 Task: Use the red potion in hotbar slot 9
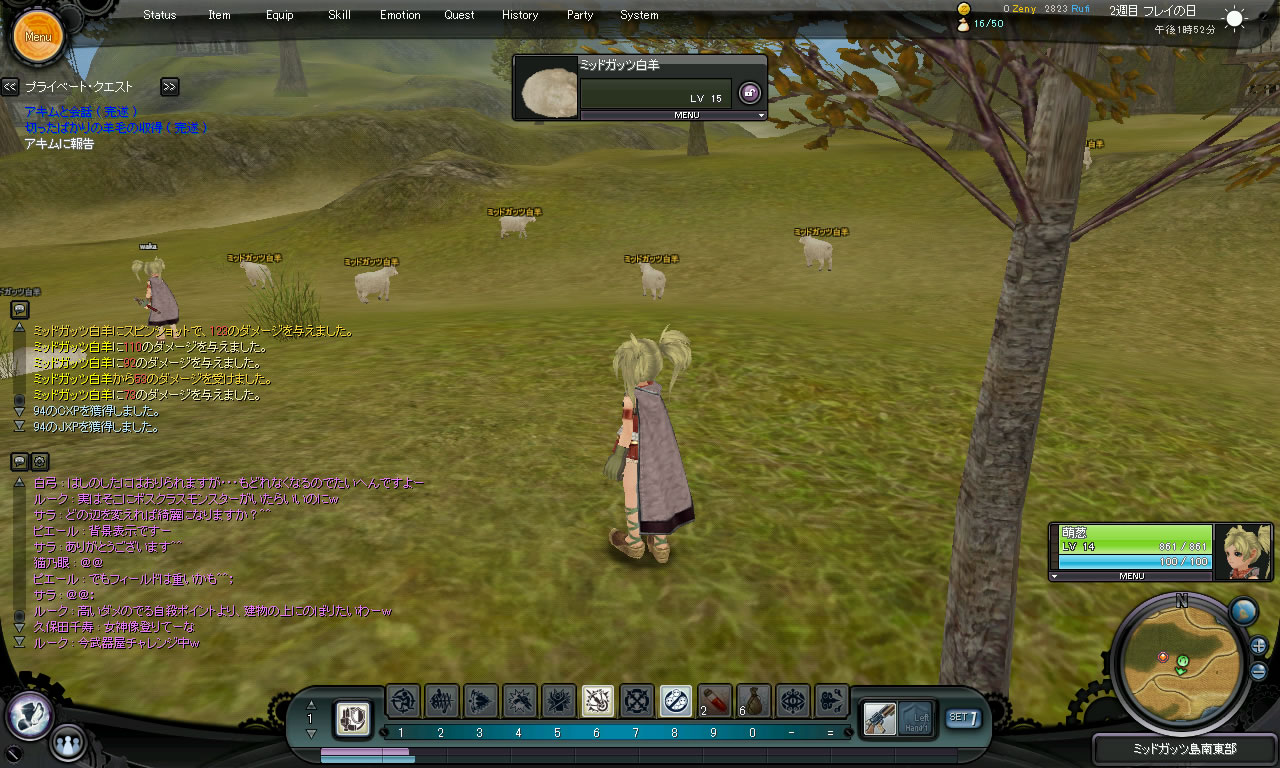(x=715, y=701)
